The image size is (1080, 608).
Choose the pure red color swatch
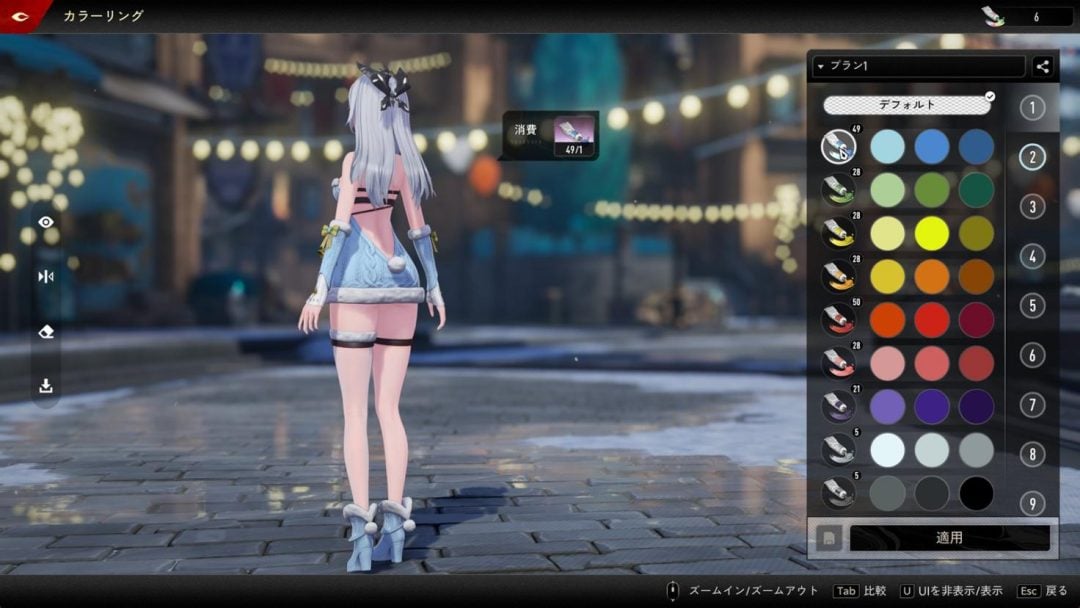point(932,320)
